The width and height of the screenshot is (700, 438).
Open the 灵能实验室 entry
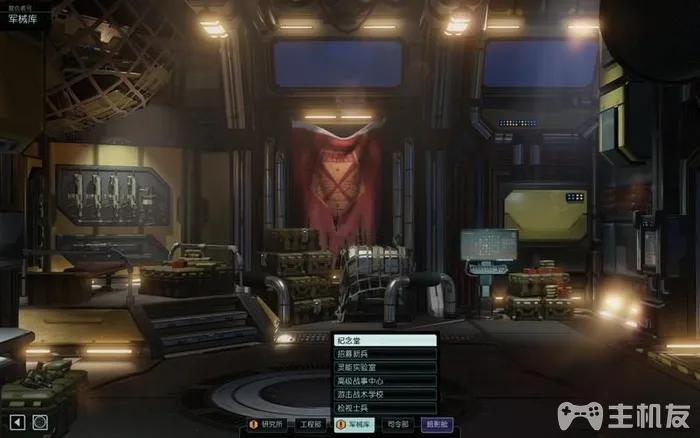tap(385, 367)
